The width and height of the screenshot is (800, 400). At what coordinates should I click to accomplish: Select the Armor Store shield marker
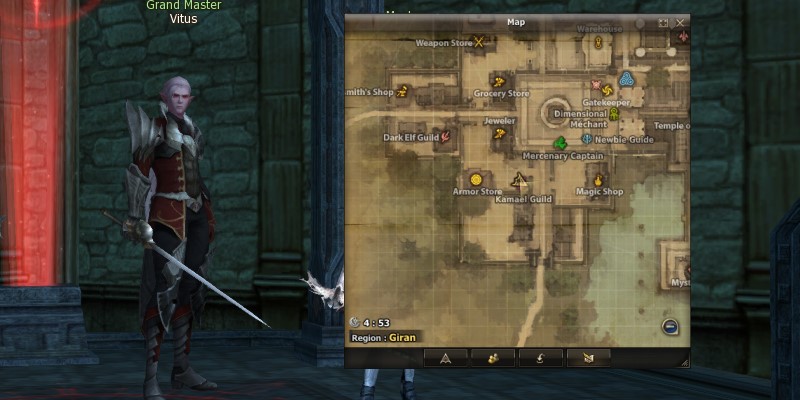pos(476,179)
